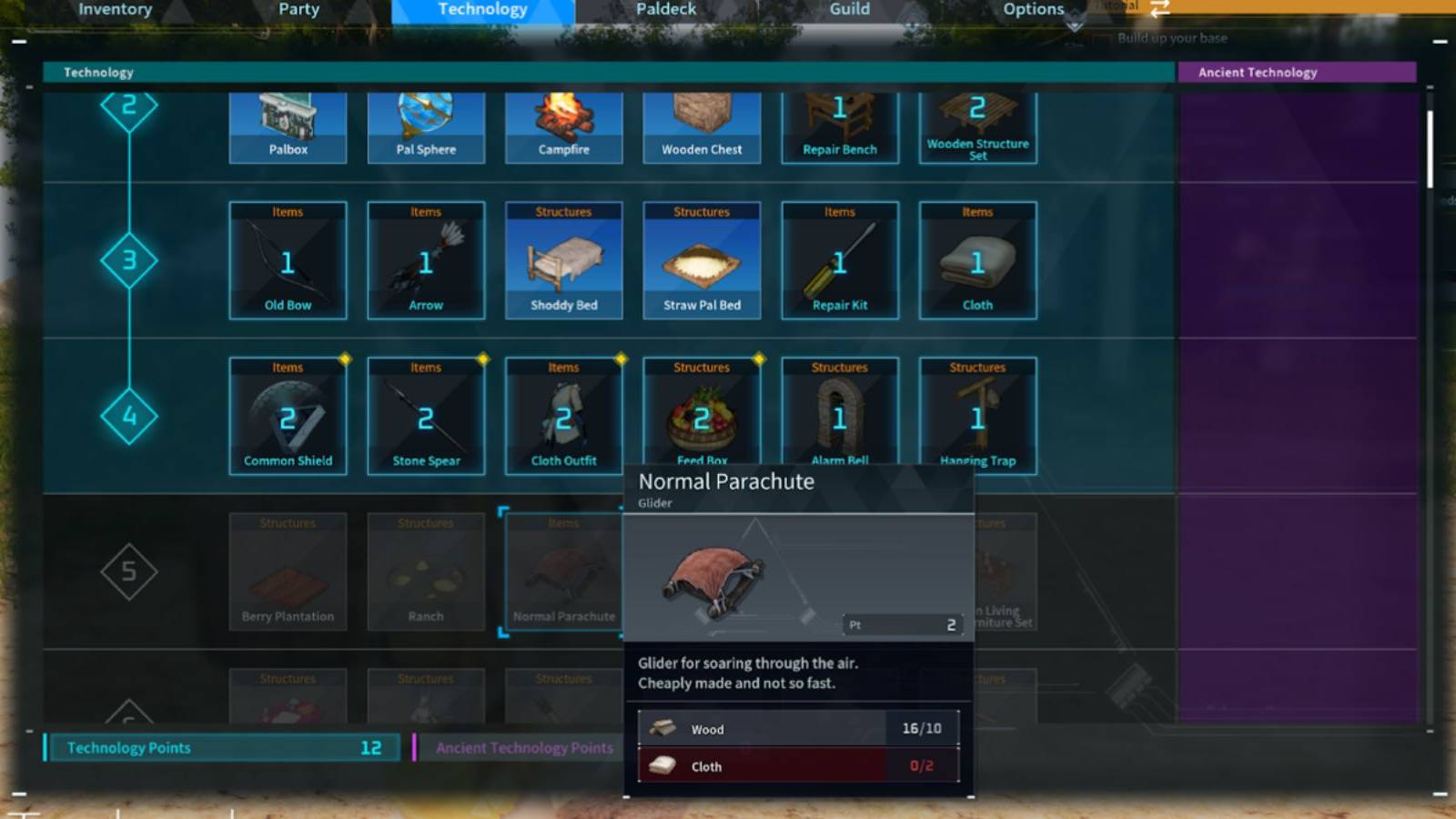Switch to the Paldeck tab
This screenshot has height=819, width=1456.
click(665, 9)
